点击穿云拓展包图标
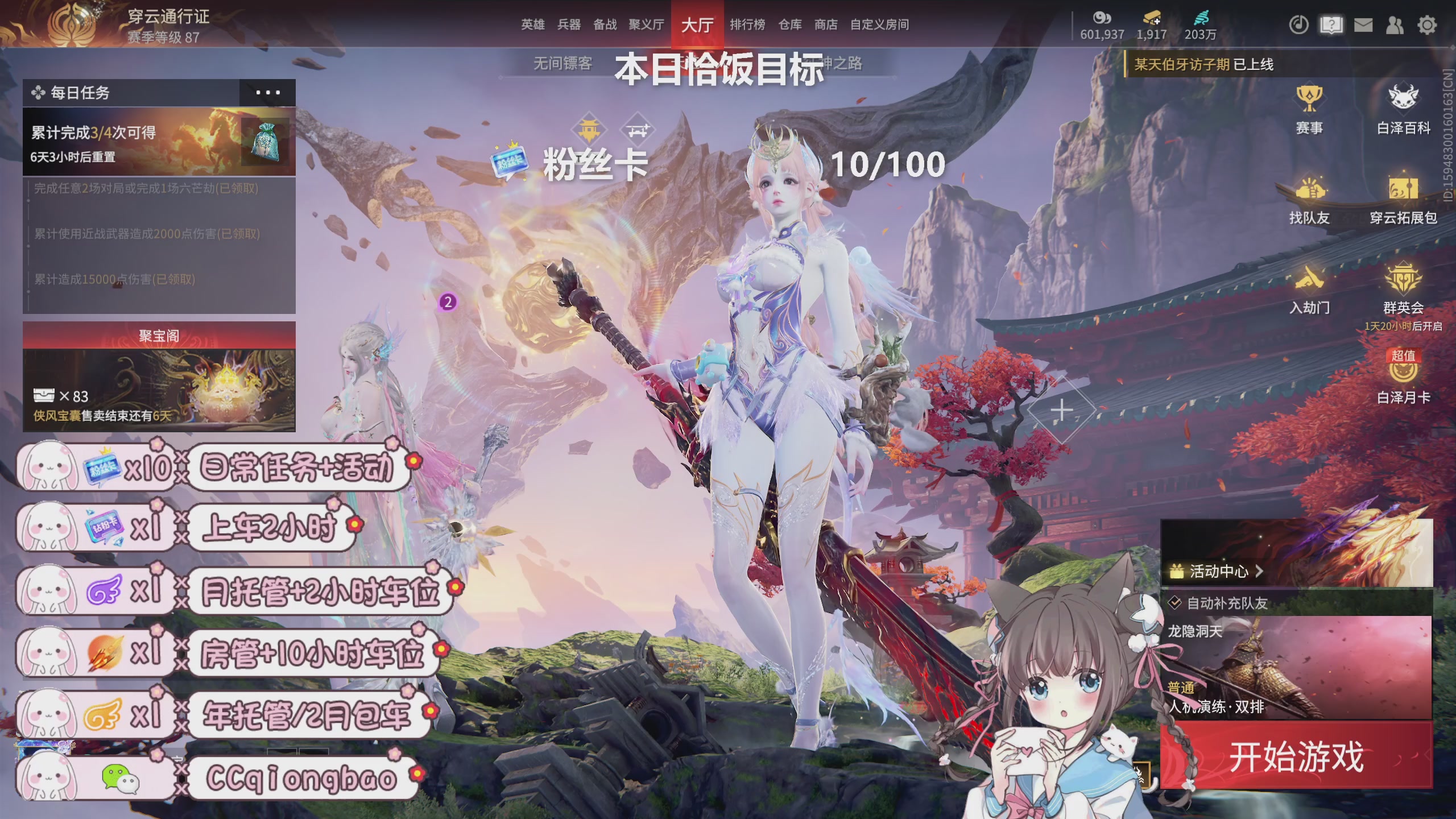Viewport: 1456px width, 819px height. [1403, 198]
